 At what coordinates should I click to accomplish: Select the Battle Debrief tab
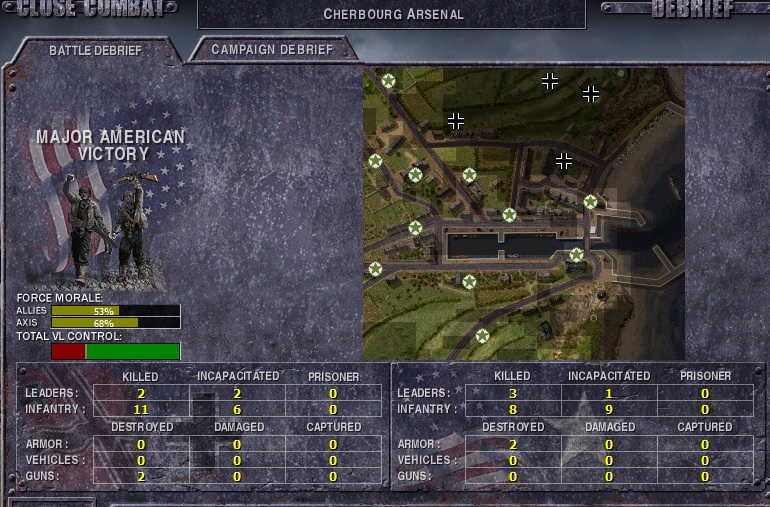96,50
